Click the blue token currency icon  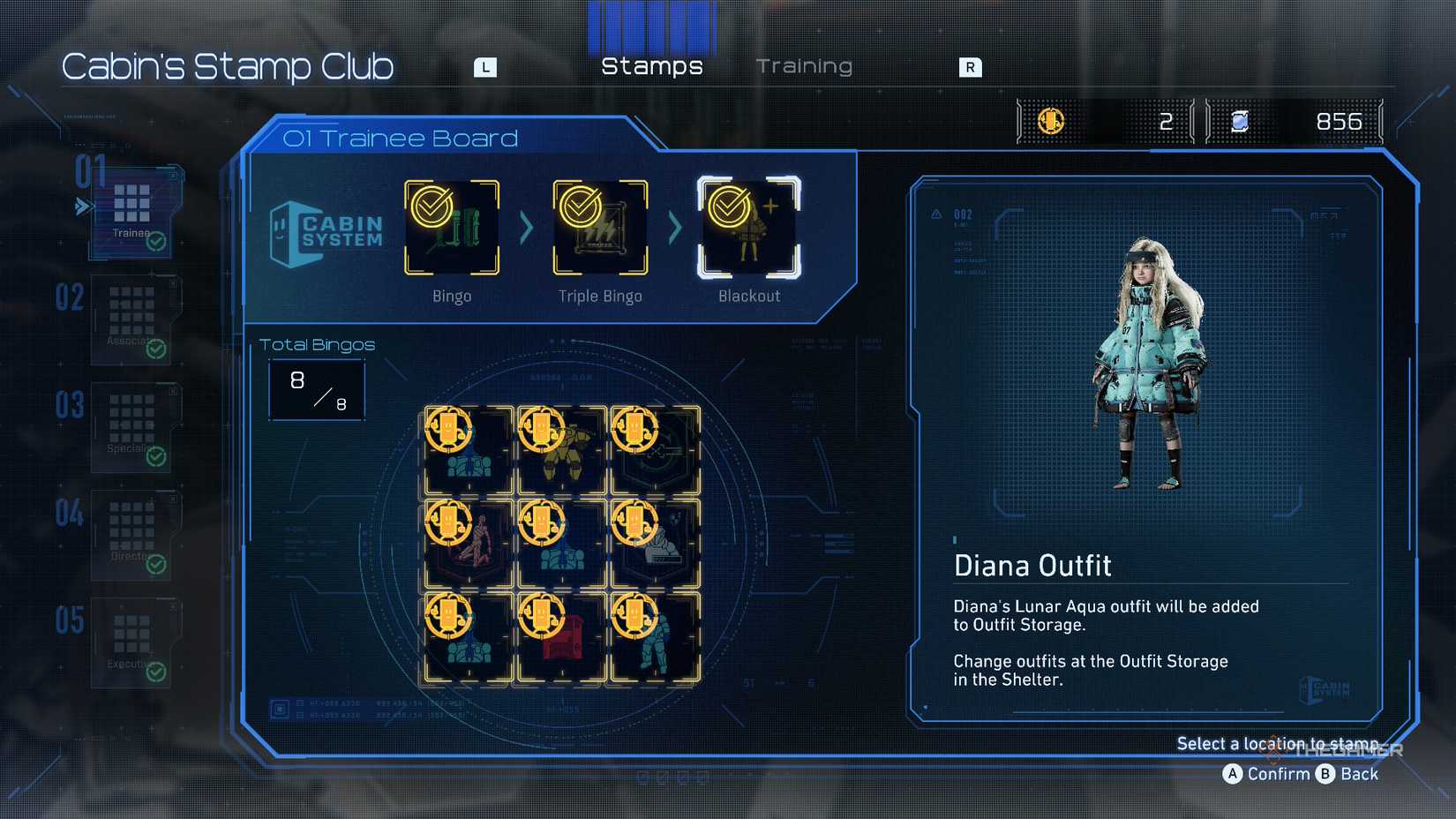pyautogui.click(x=1240, y=121)
